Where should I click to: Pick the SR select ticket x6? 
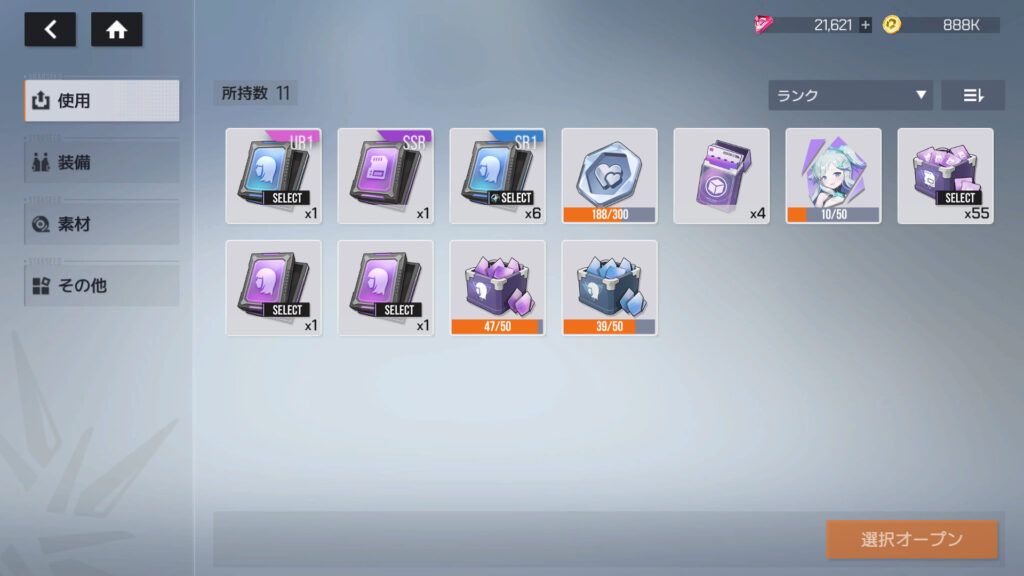coord(498,175)
